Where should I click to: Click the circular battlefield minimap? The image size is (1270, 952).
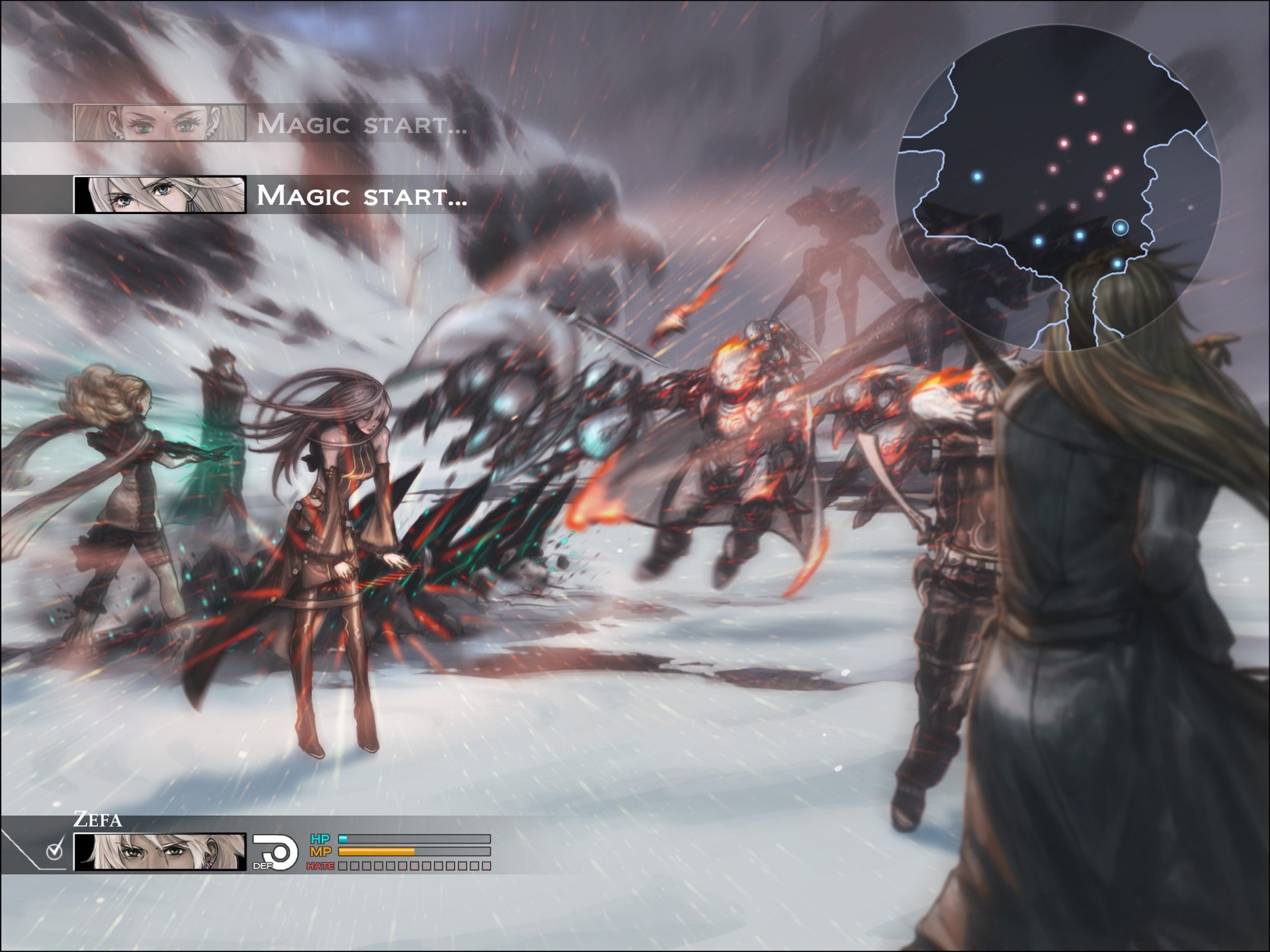pos(1058,186)
